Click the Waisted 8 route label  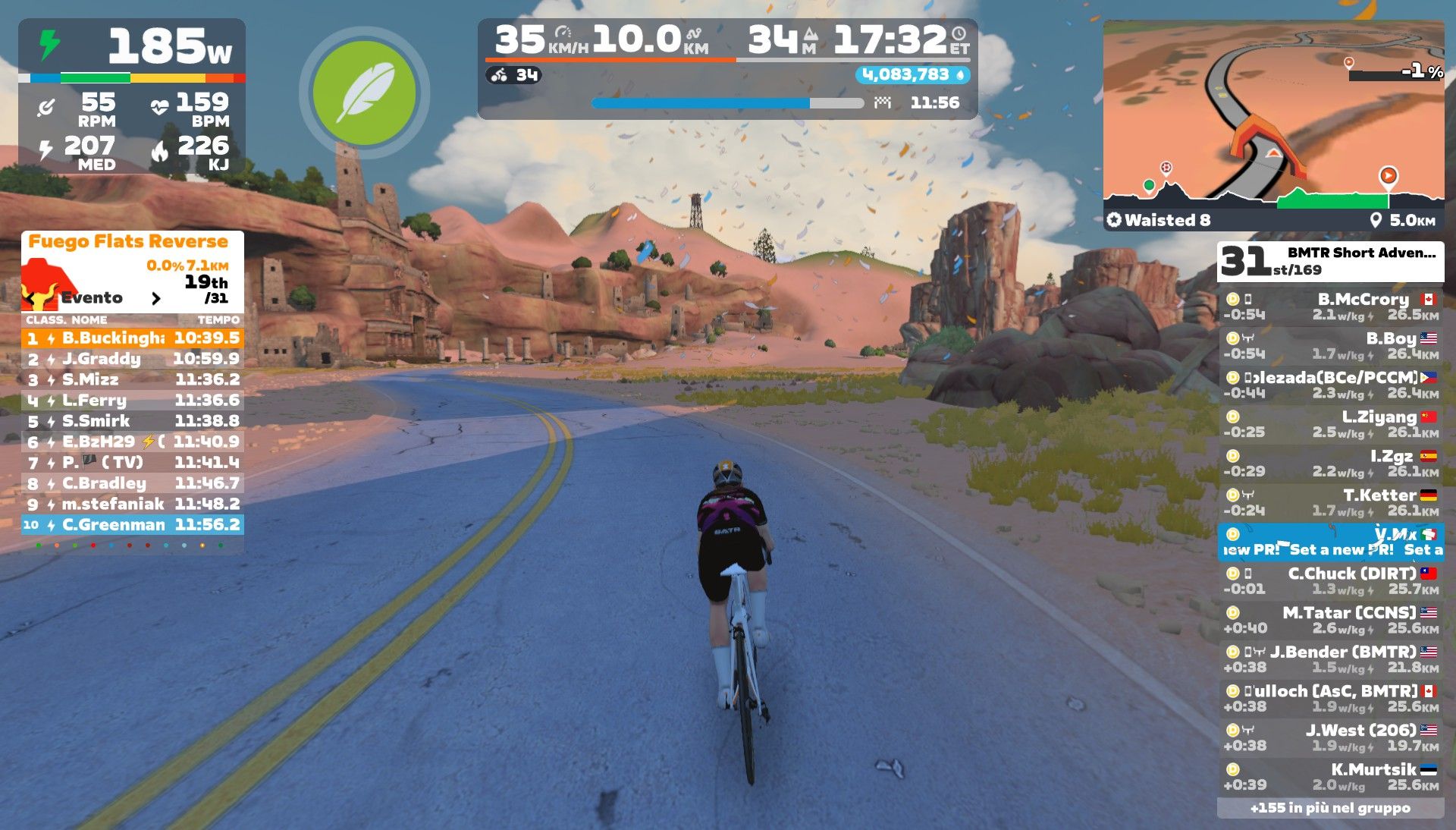tap(1159, 220)
